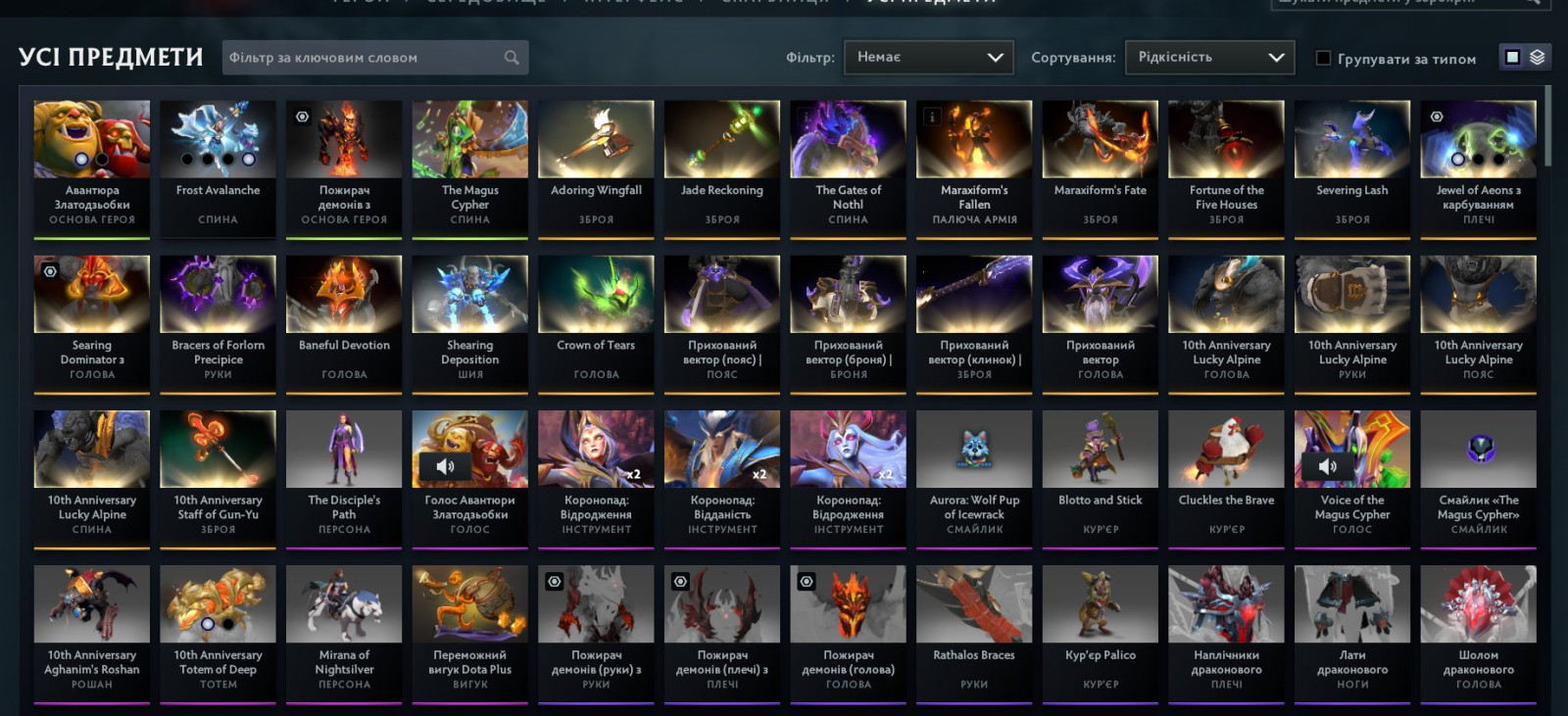Open The Magus Cypher cape item
This screenshot has height=716, width=1568.
(x=470, y=167)
